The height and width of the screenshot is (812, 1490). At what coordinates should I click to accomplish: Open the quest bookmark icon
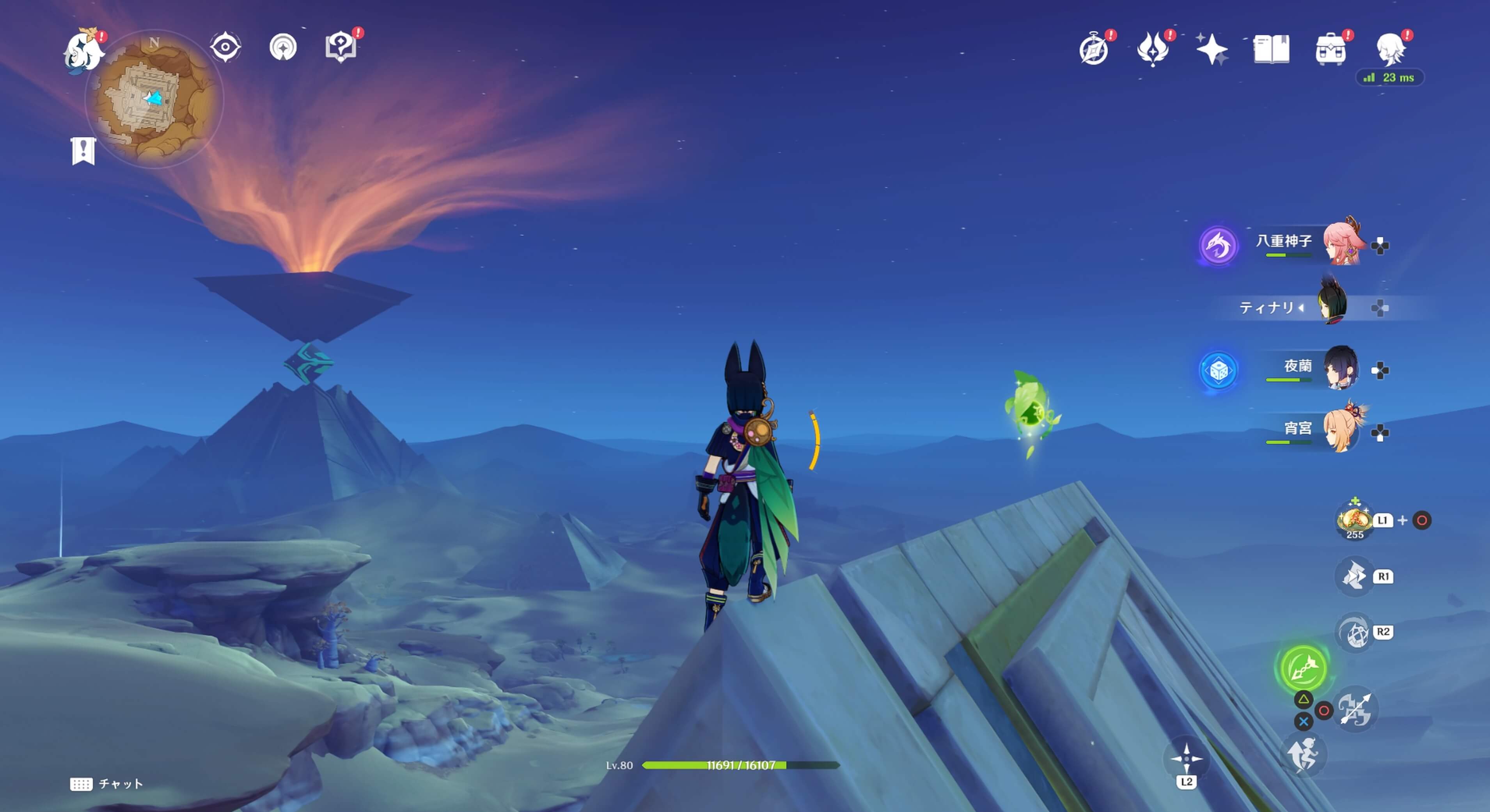(83, 151)
